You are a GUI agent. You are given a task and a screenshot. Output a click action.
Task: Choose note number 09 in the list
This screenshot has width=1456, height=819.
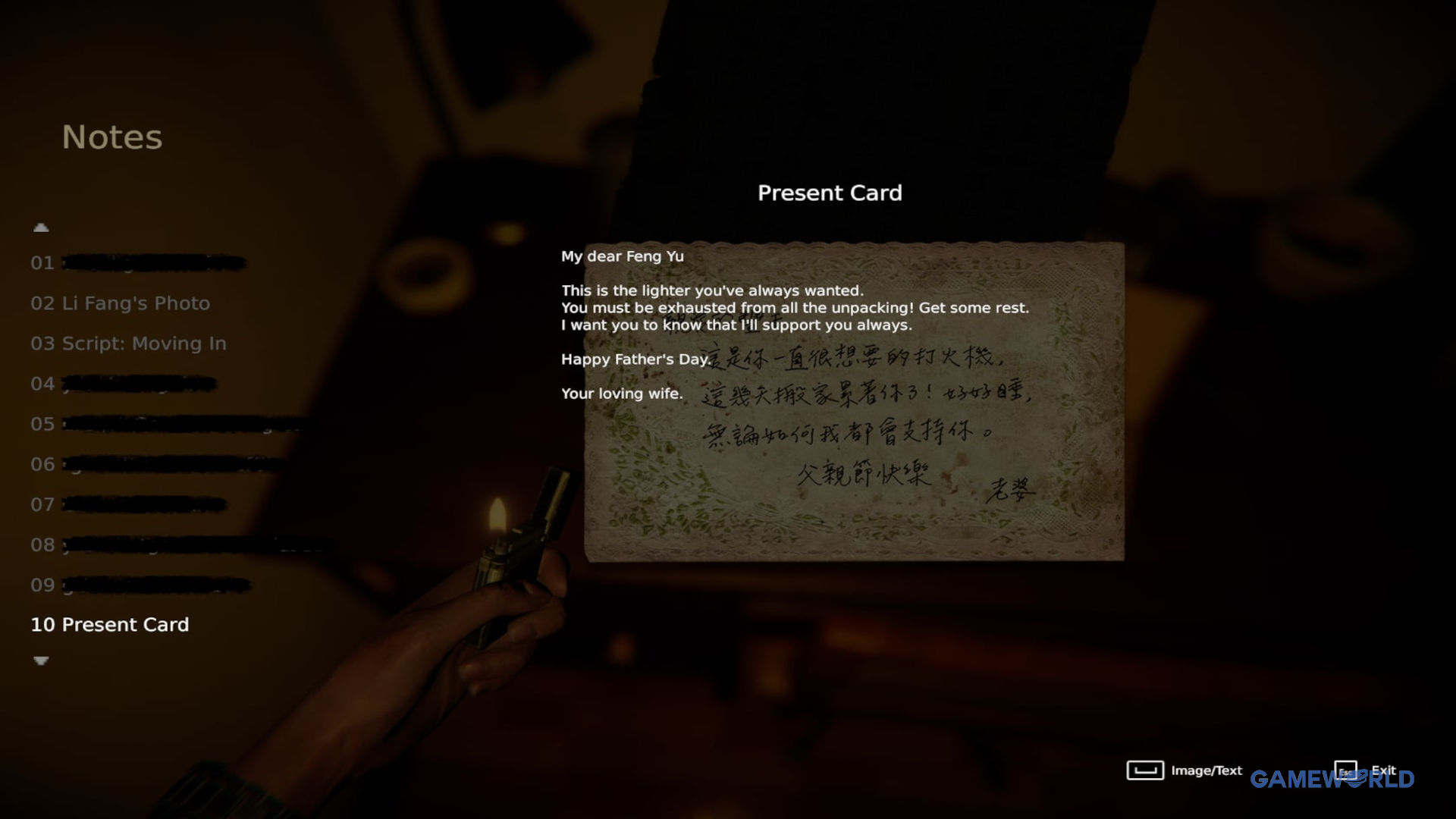coord(140,585)
